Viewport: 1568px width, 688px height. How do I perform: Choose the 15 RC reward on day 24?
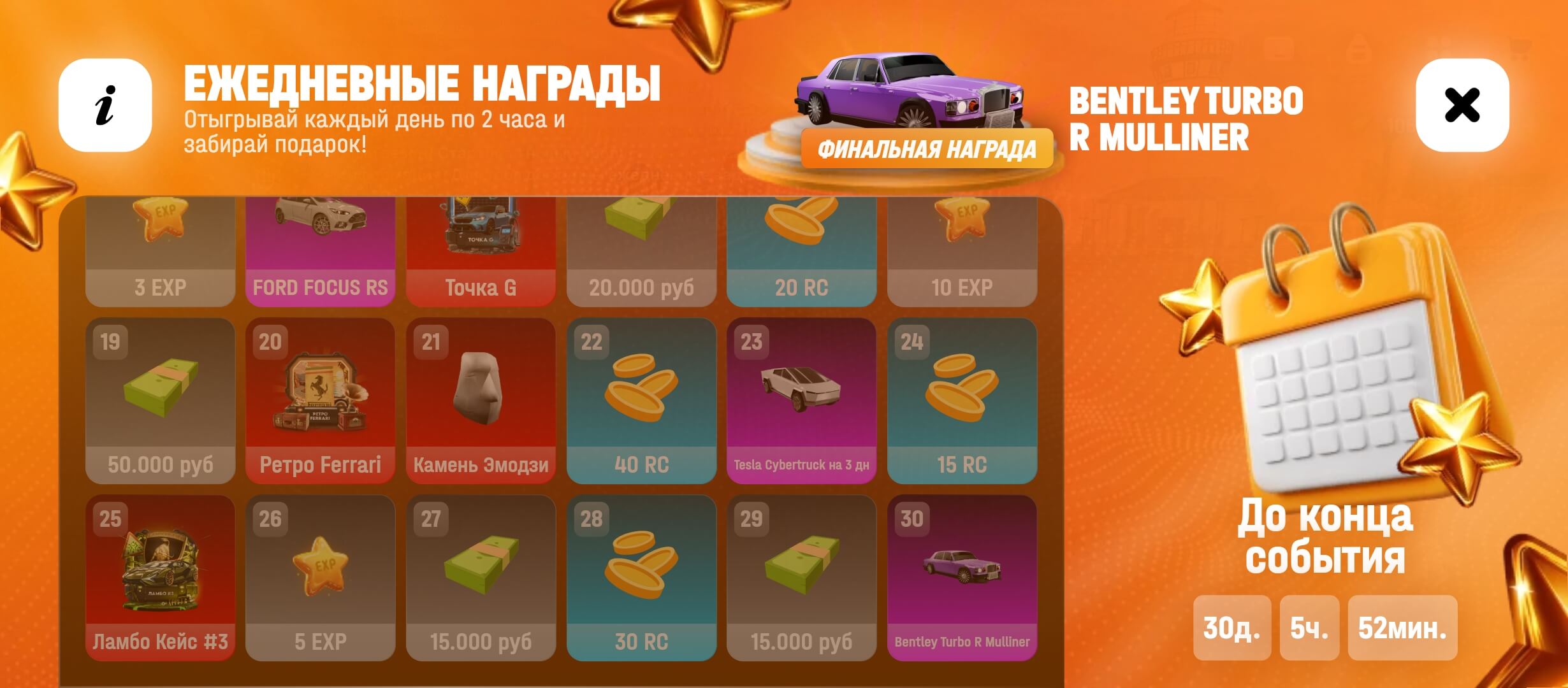pyautogui.click(x=962, y=401)
